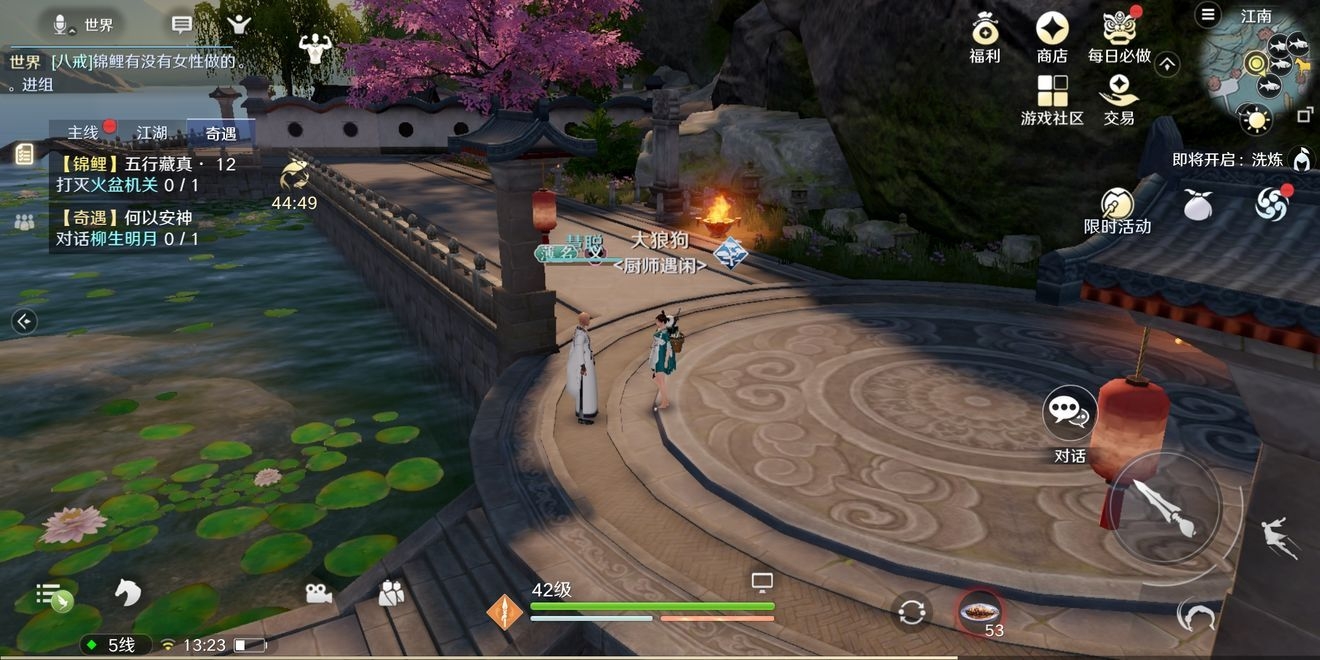The width and height of the screenshot is (1320, 660).
Task: Switch the 5线 server line
Action: pyautogui.click(x=115, y=645)
